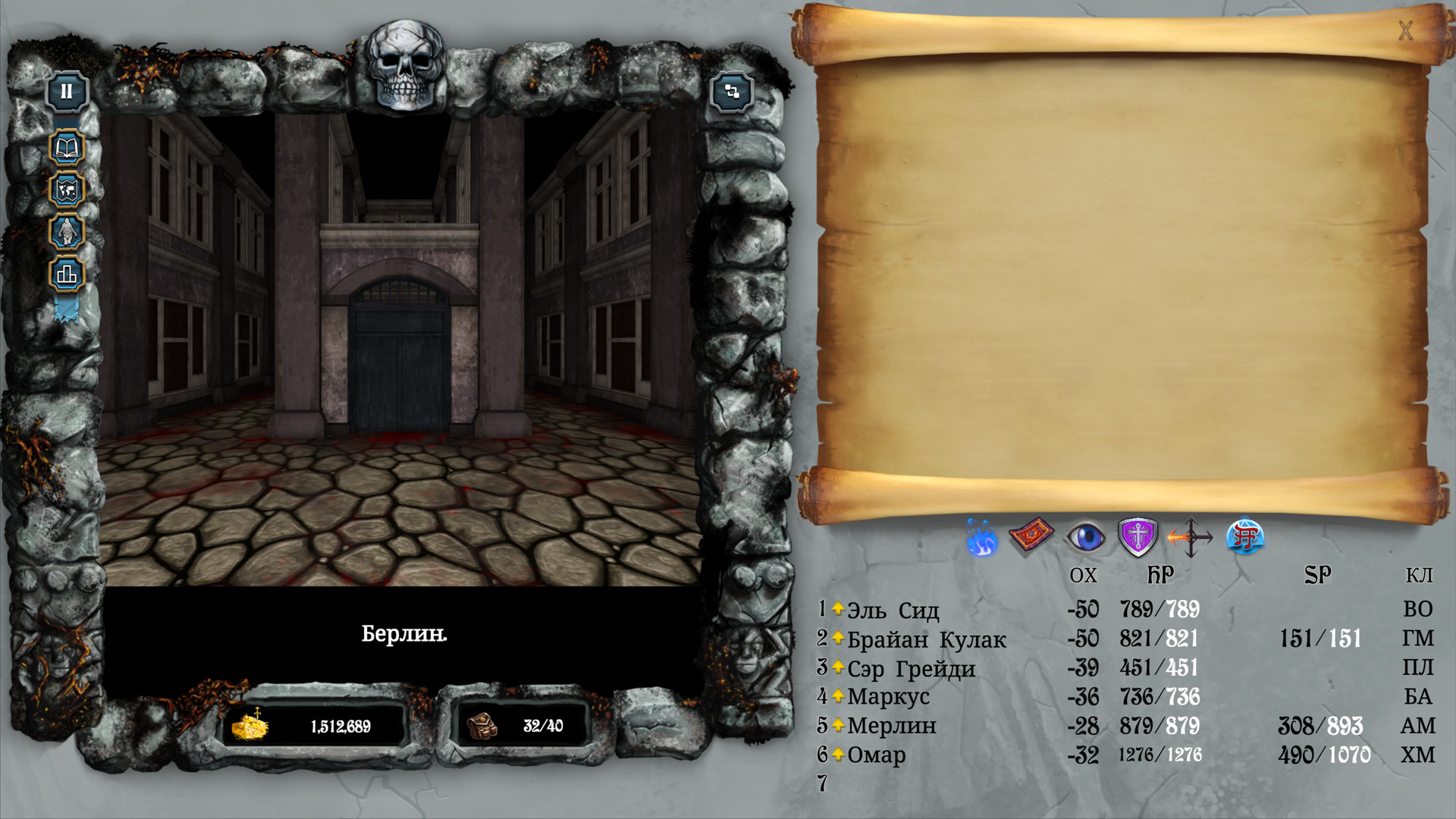This screenshot has height=819, width=1456.
Task: Click the gold counter showing 1,512,689
Action: [x=318, y=724]
